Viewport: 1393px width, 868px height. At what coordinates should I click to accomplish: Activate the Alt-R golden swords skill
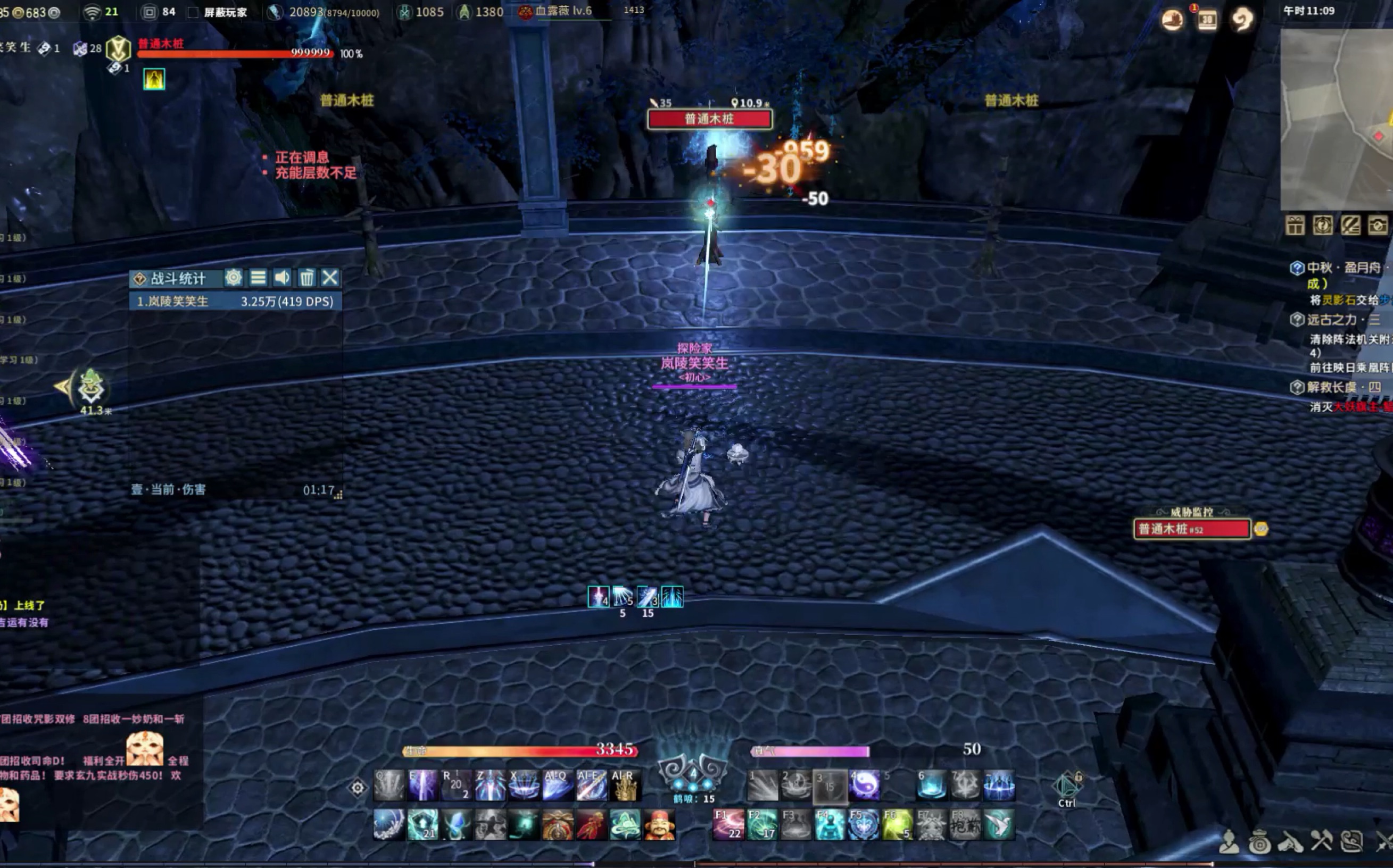click(625, 786)
